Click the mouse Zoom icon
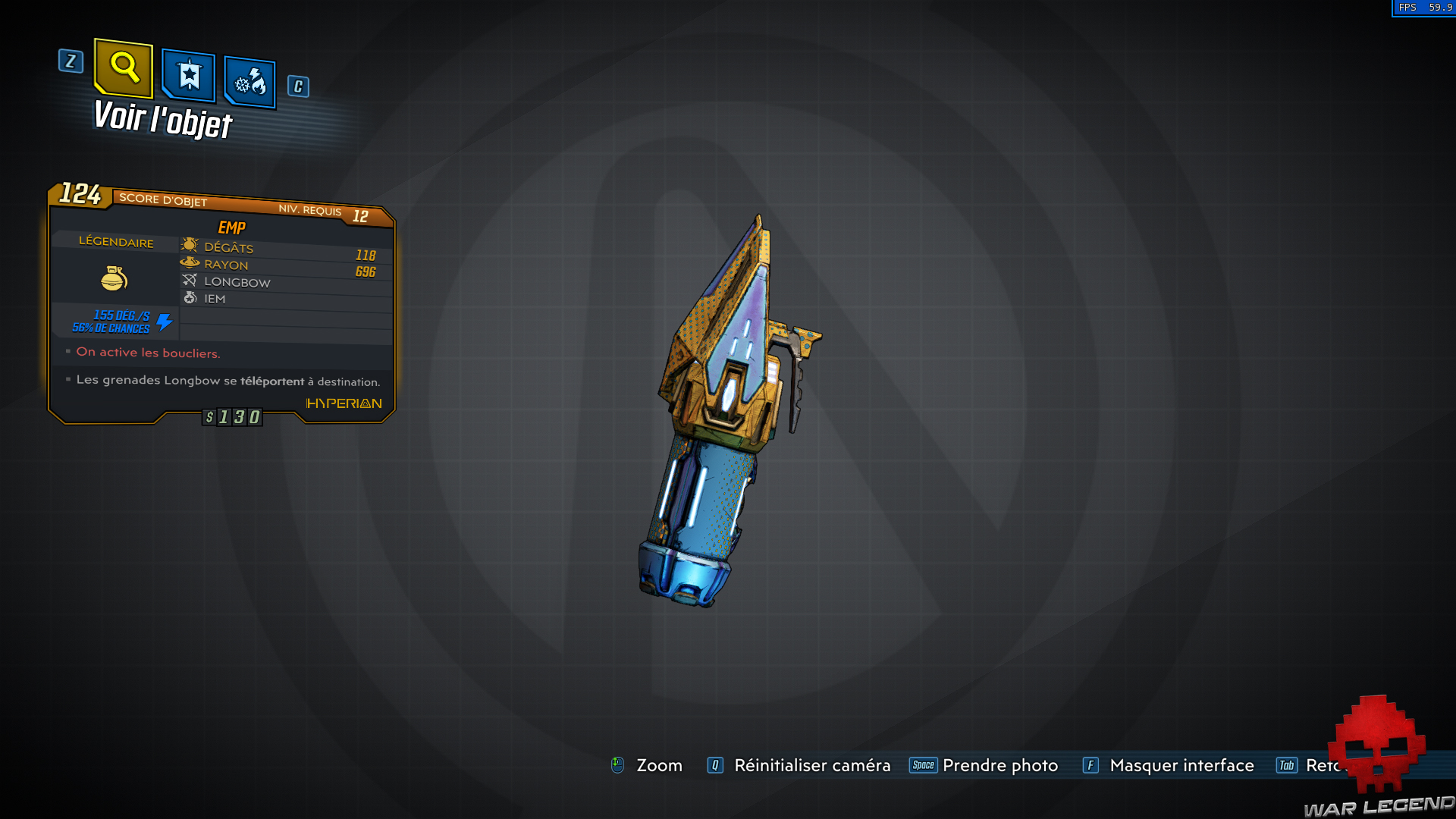This screenshot has height=819, width=1456. (617, 765)
